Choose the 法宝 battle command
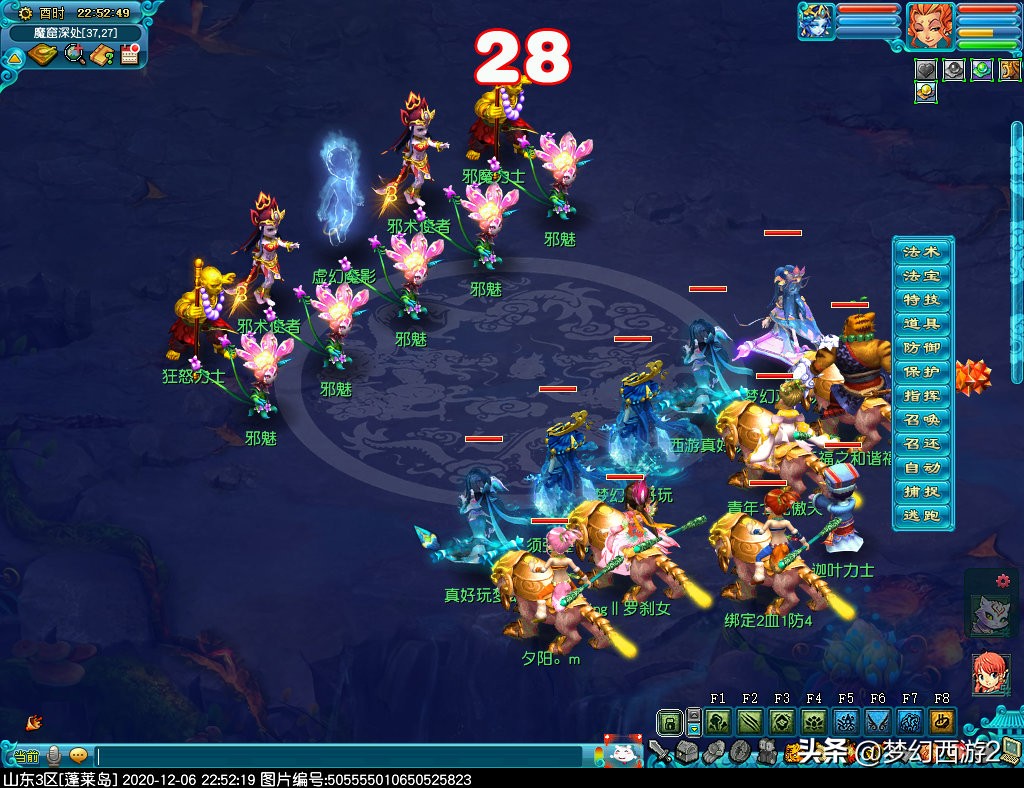The width and height of the screenshot is (1024, 788). [x=922, y=275]
